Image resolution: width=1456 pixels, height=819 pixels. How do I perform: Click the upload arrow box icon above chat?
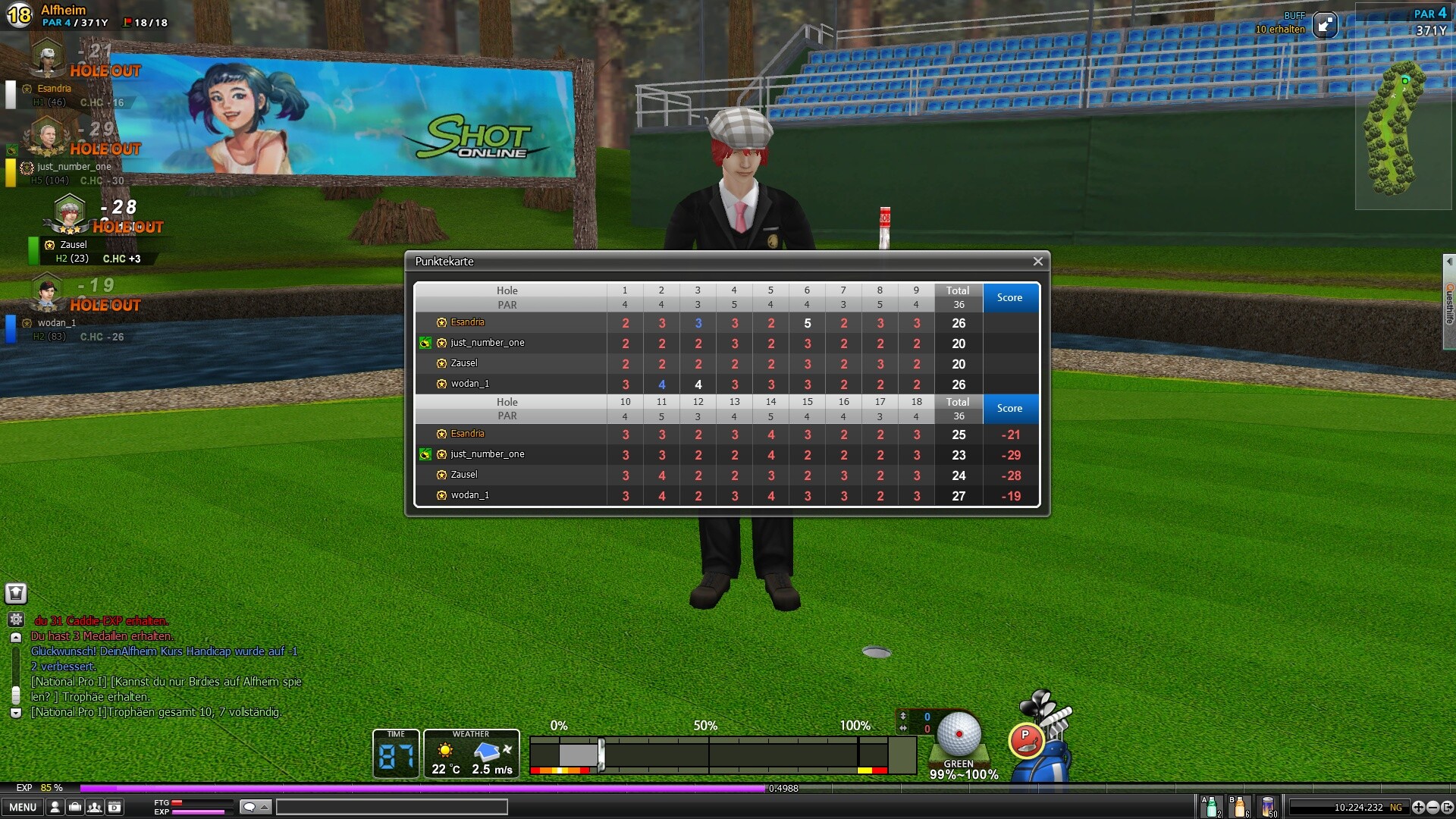[16, 593]
